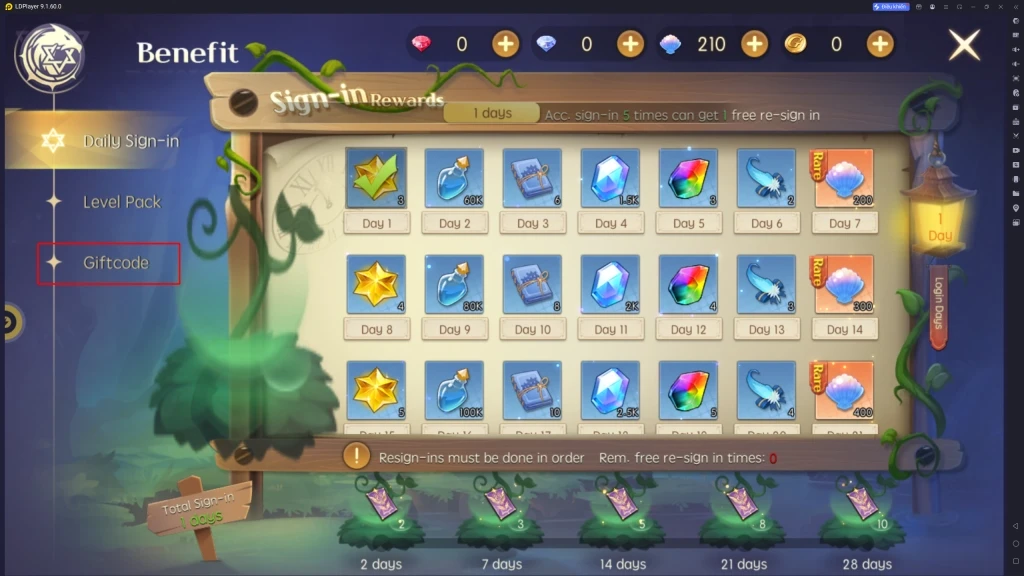This screenshot has width=1024, height=576.
Task: Select the Day 2 potion reward
Action: 454,179
